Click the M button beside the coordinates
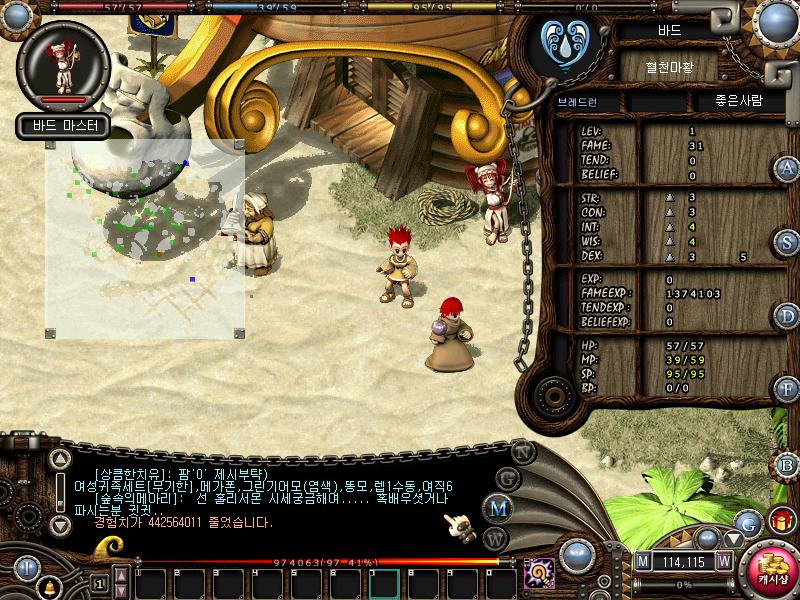The height and width of the screenshot is (600, 800). click(x=643, y=561)
